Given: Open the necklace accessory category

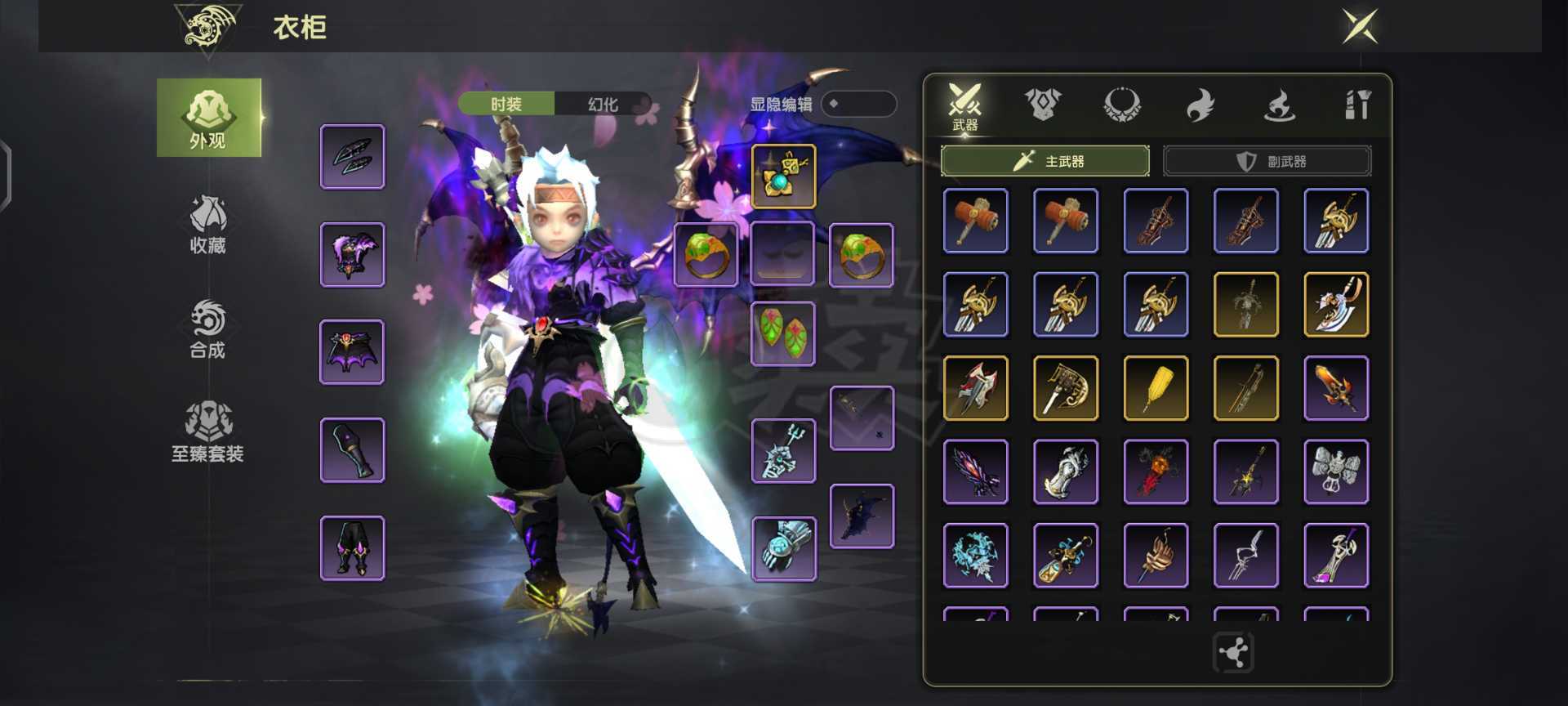Looking at the screenshot, I should 1121,105.
